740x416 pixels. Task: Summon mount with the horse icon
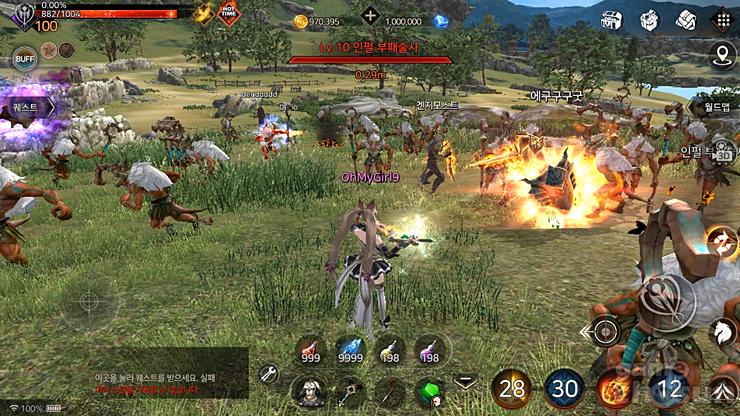point(724,332)
